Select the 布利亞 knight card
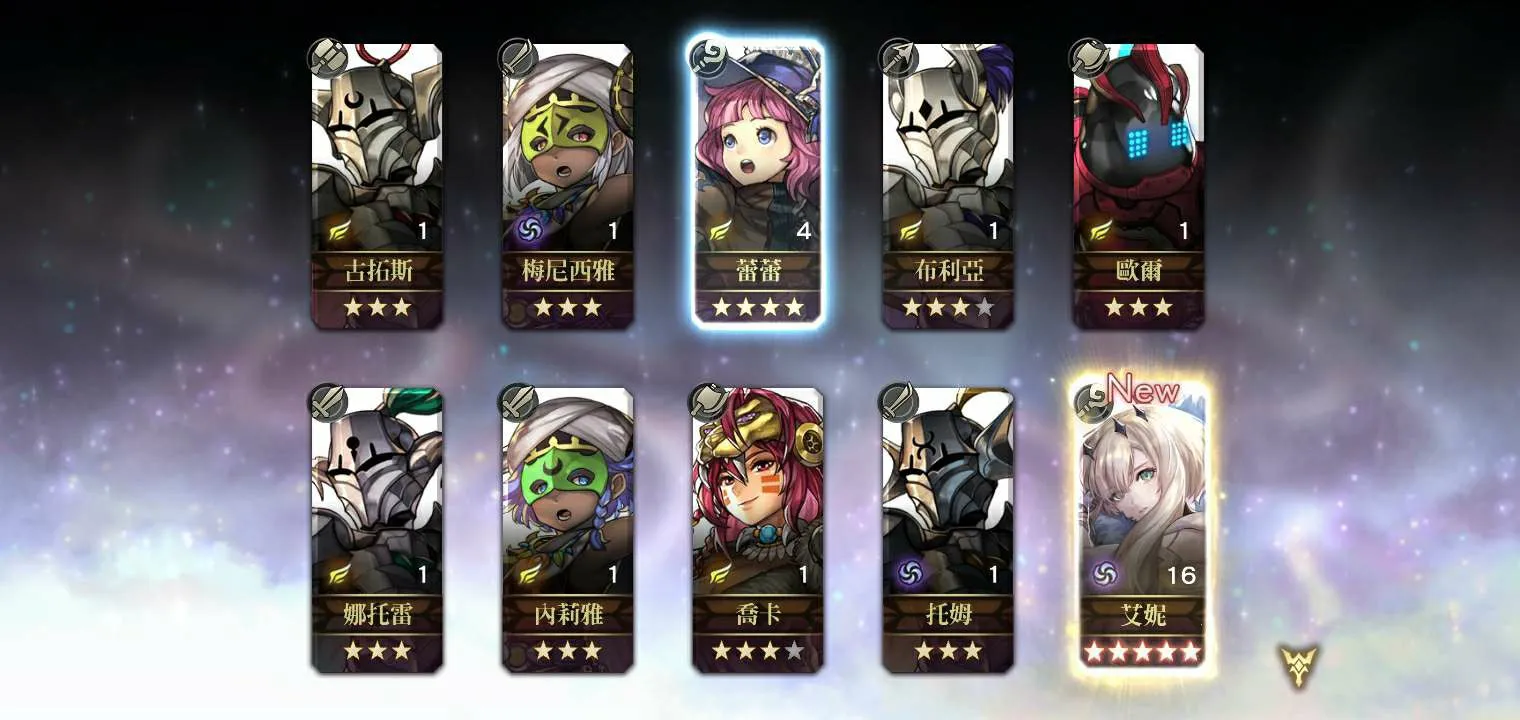 click(947, 186)
